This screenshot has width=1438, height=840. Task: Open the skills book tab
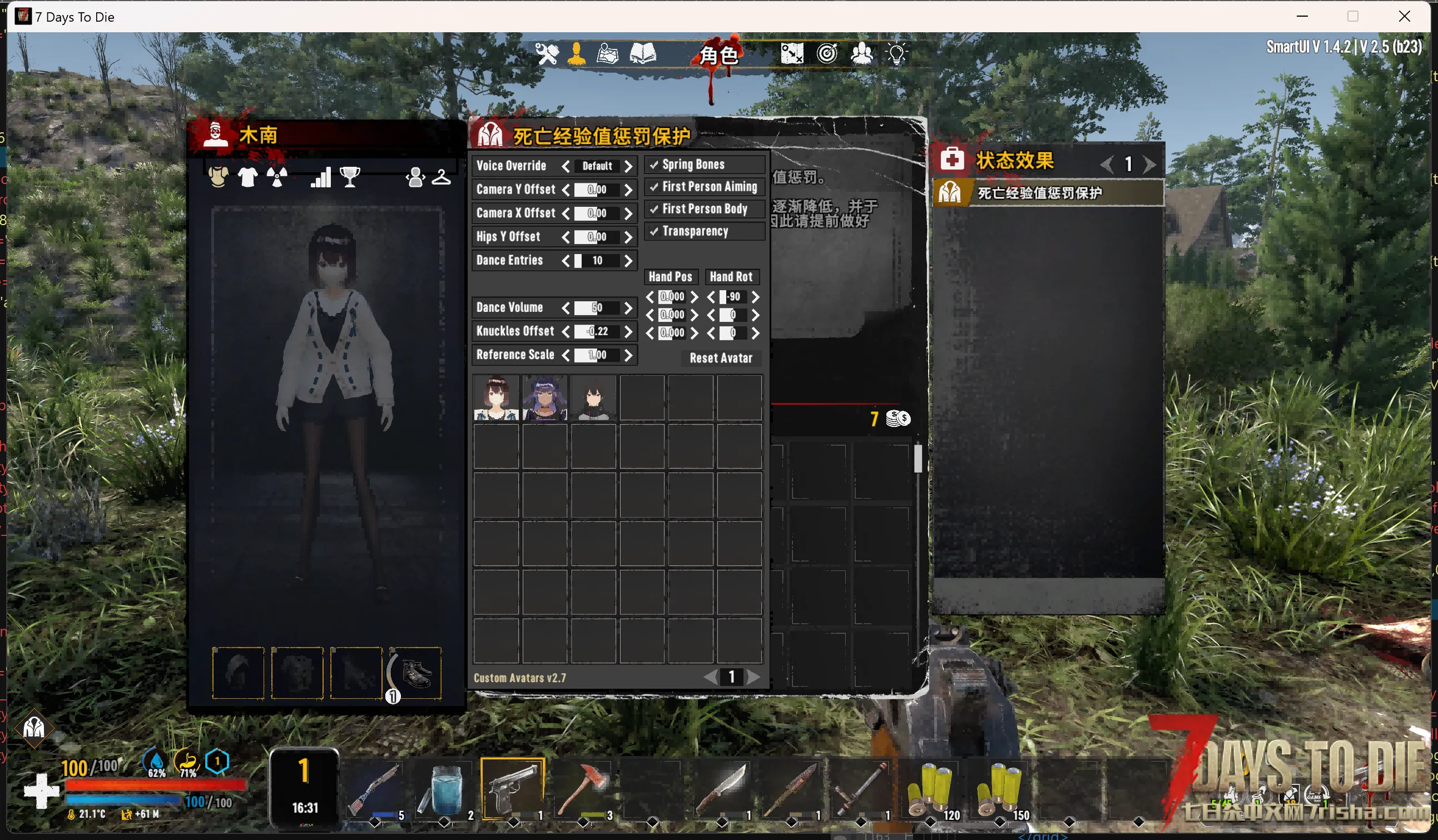pyautogui.click(x=643, y=54)
